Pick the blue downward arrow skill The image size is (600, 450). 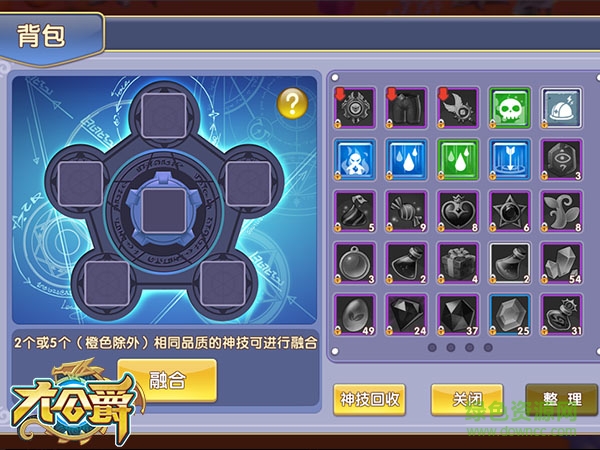pos(510,159)
